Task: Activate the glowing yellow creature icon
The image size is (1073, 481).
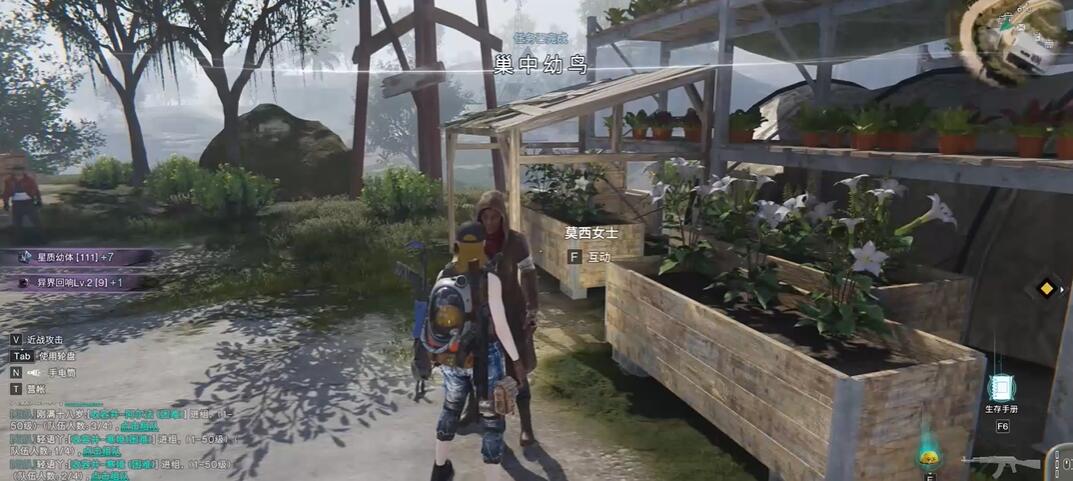Action: [930, 458]
